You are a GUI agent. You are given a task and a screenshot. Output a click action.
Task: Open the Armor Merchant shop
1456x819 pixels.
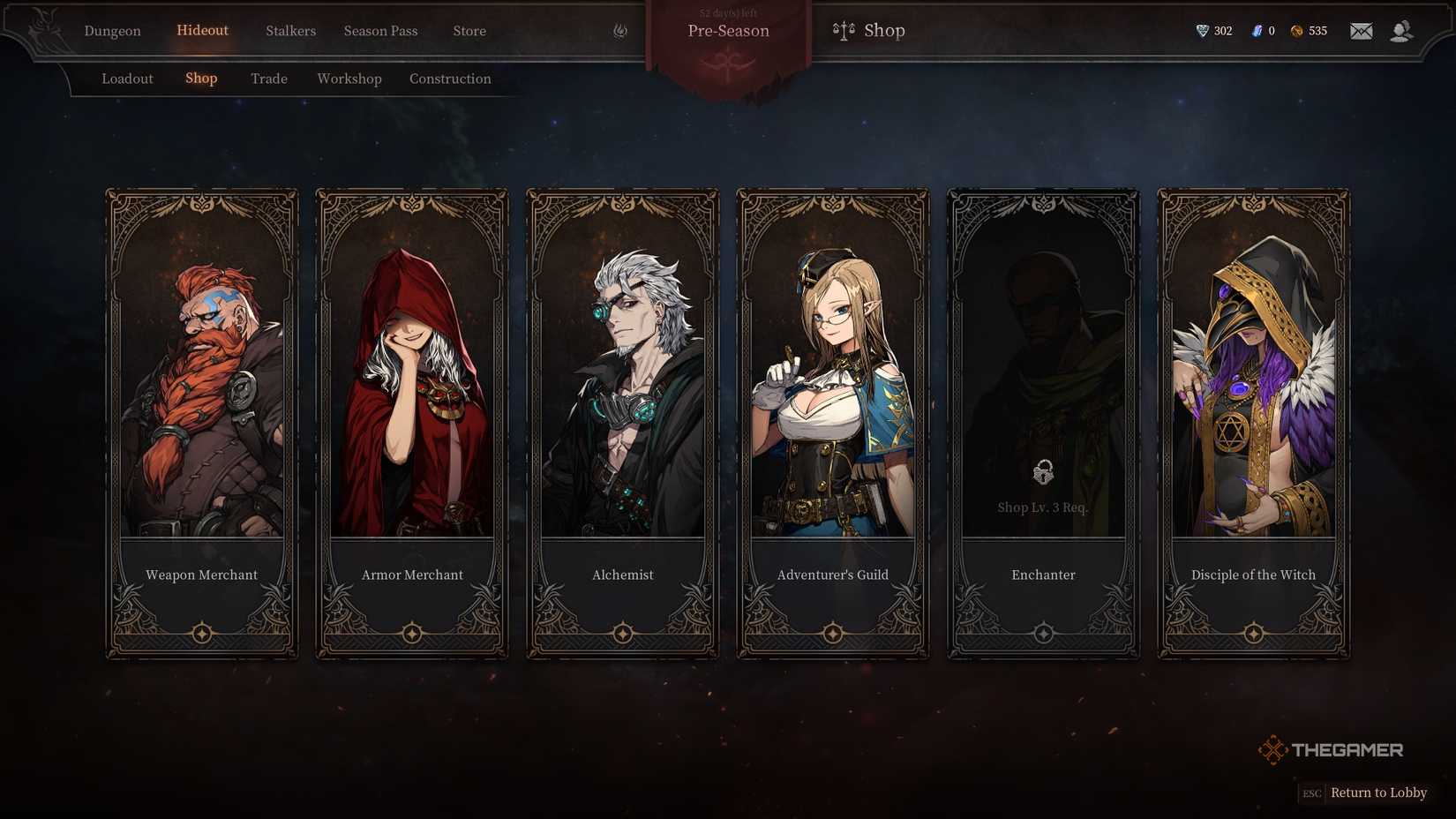412,424
